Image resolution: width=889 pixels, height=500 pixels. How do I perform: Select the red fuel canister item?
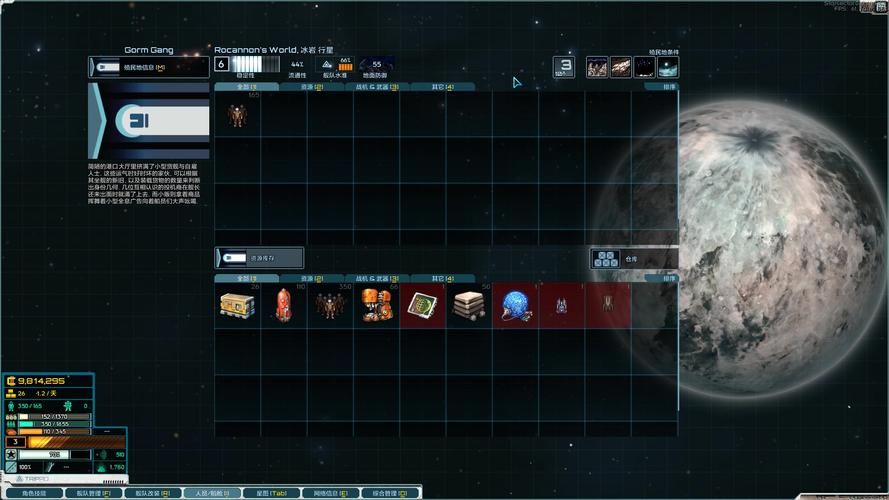(x=283, y=305)
